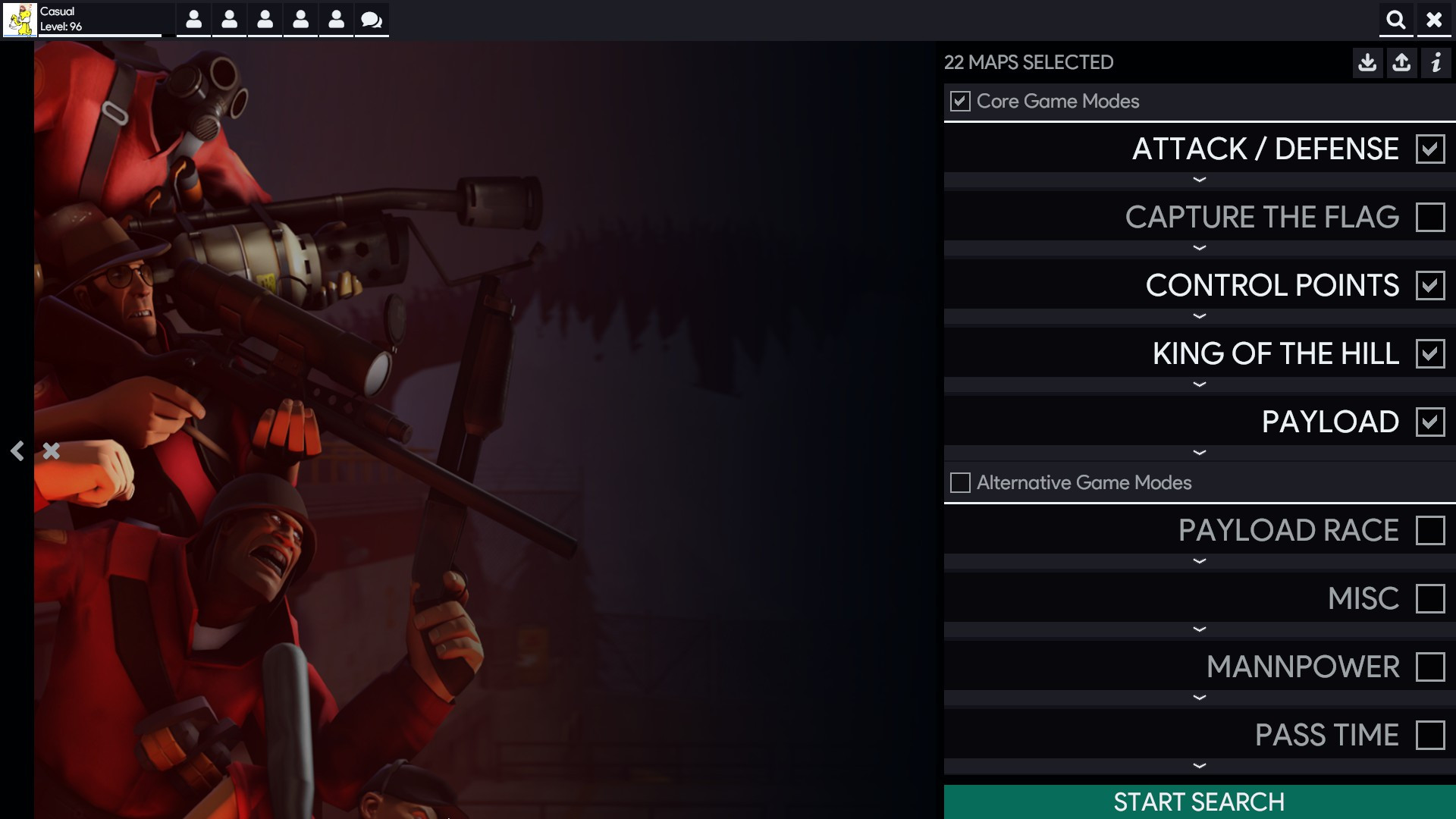Expand the King Of The Hill map list
1456x819 pixels.
coord(1199,384)
